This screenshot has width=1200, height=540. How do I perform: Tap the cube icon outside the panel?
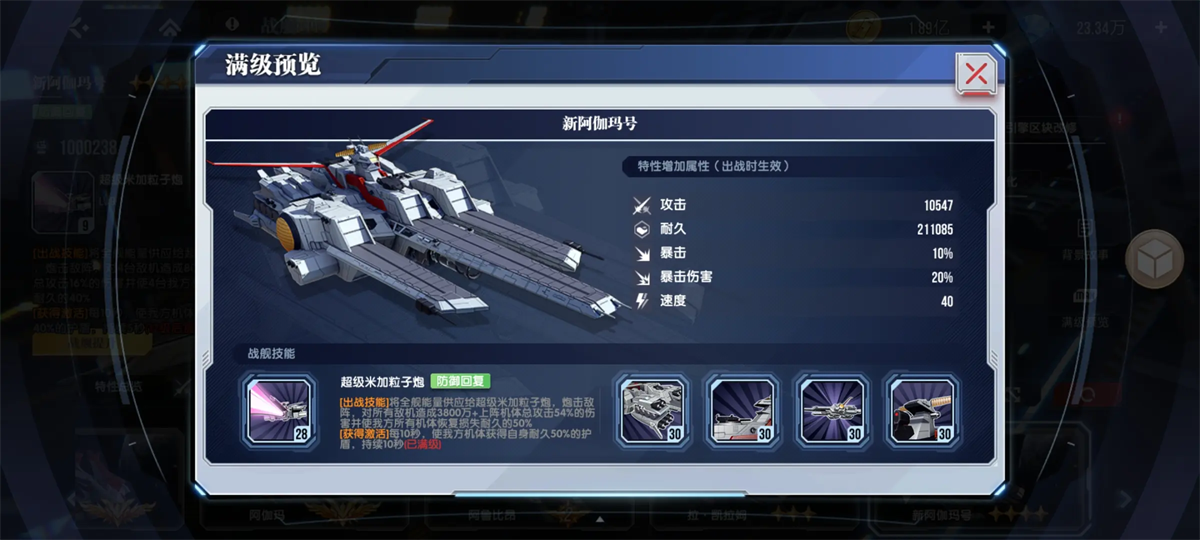pyautogui.click(x=1154, y=260)
